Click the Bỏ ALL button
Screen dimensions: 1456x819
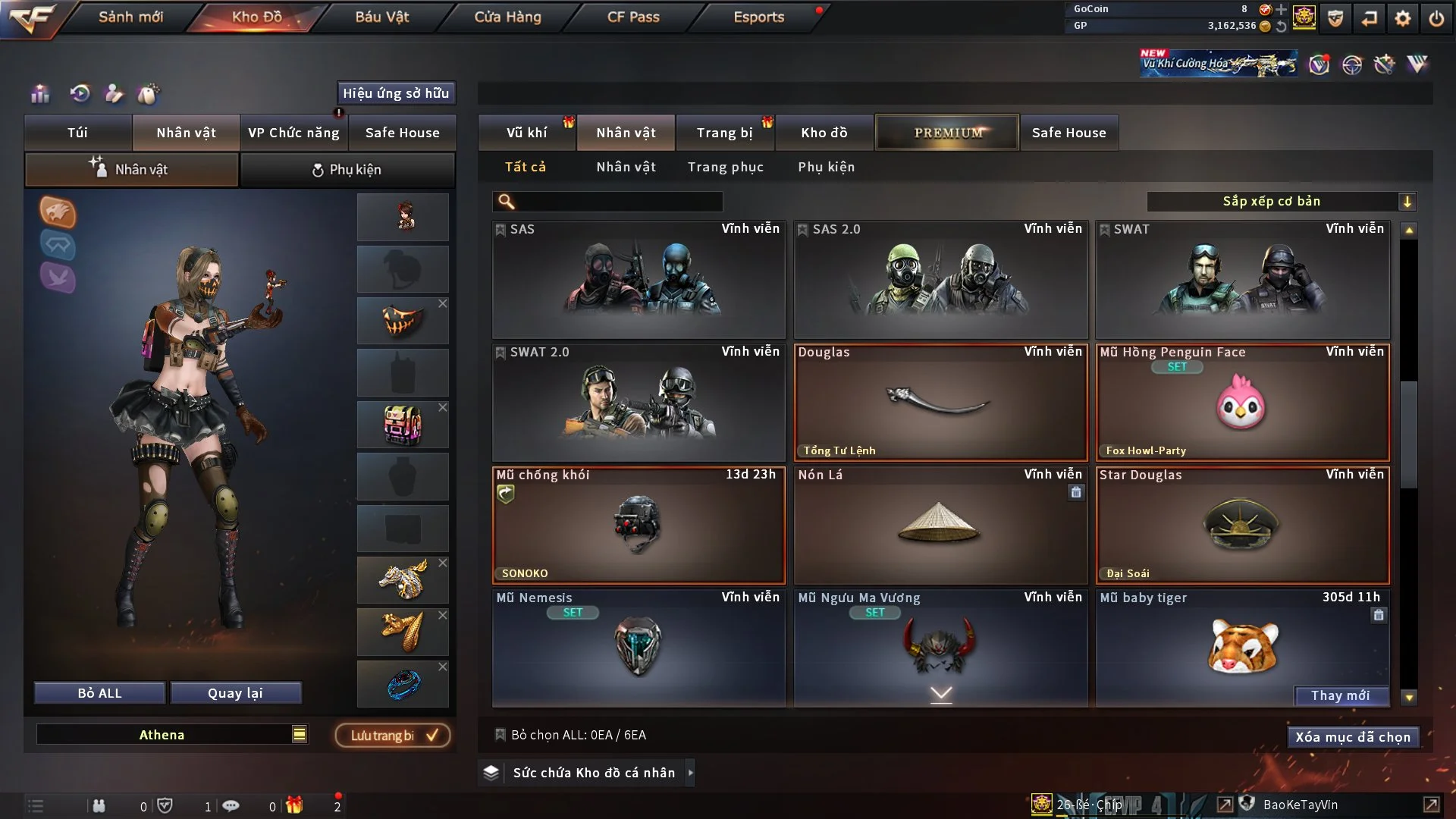click(99, 693)
